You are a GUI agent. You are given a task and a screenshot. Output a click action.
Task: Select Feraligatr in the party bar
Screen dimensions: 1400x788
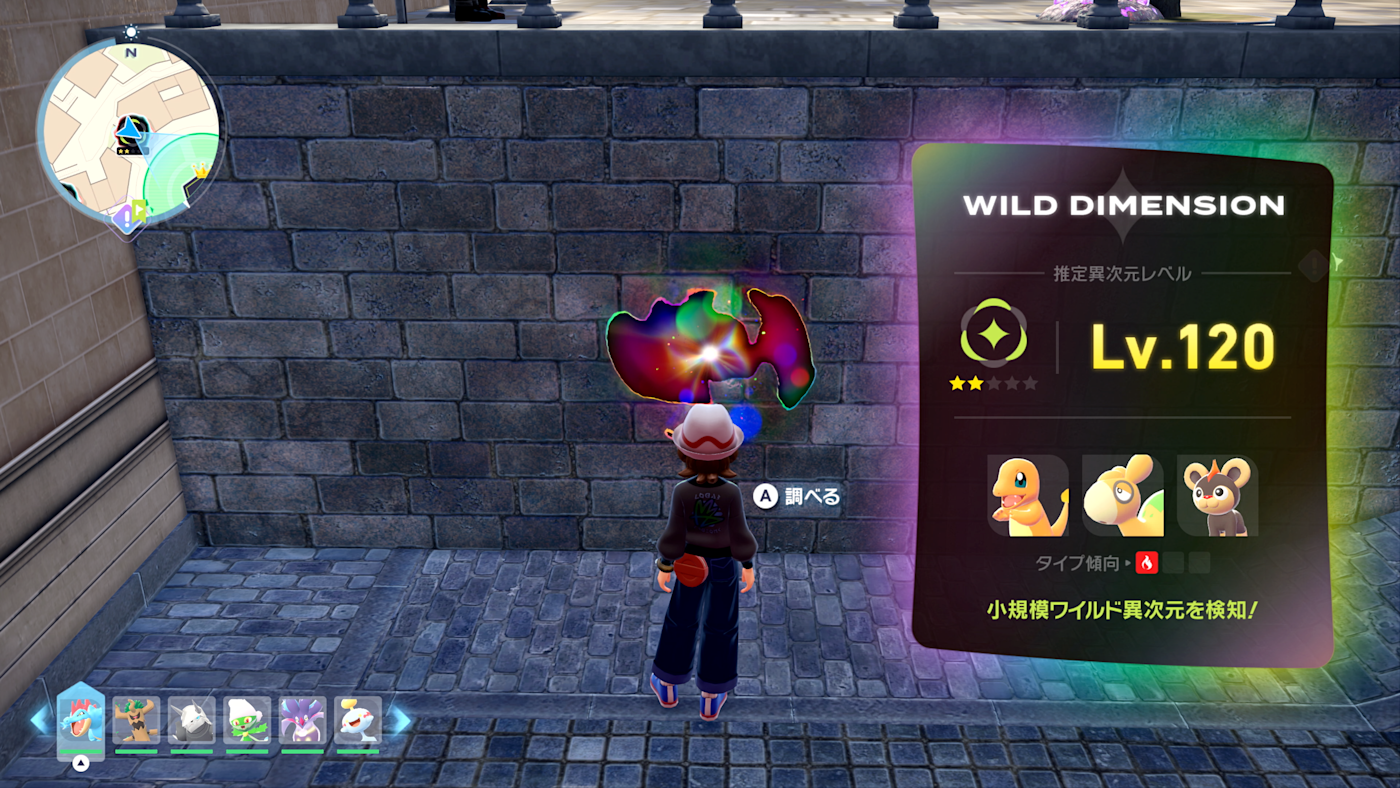(81, 720)
